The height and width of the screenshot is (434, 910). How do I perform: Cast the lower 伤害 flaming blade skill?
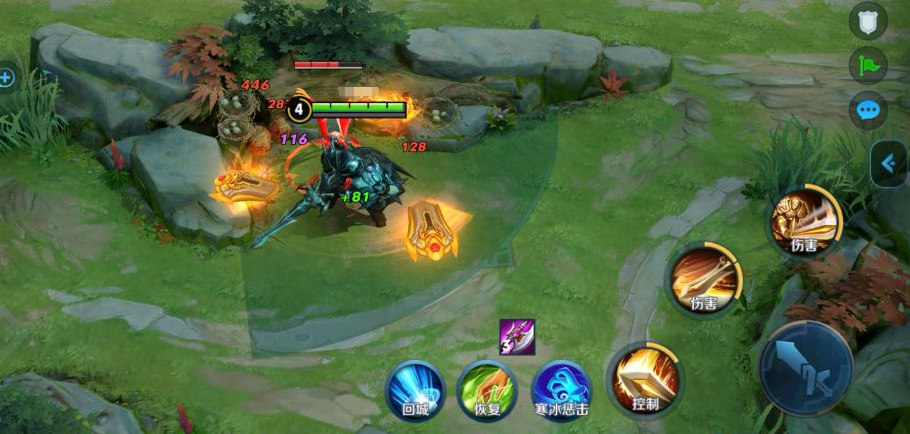(x=705, y=277)
